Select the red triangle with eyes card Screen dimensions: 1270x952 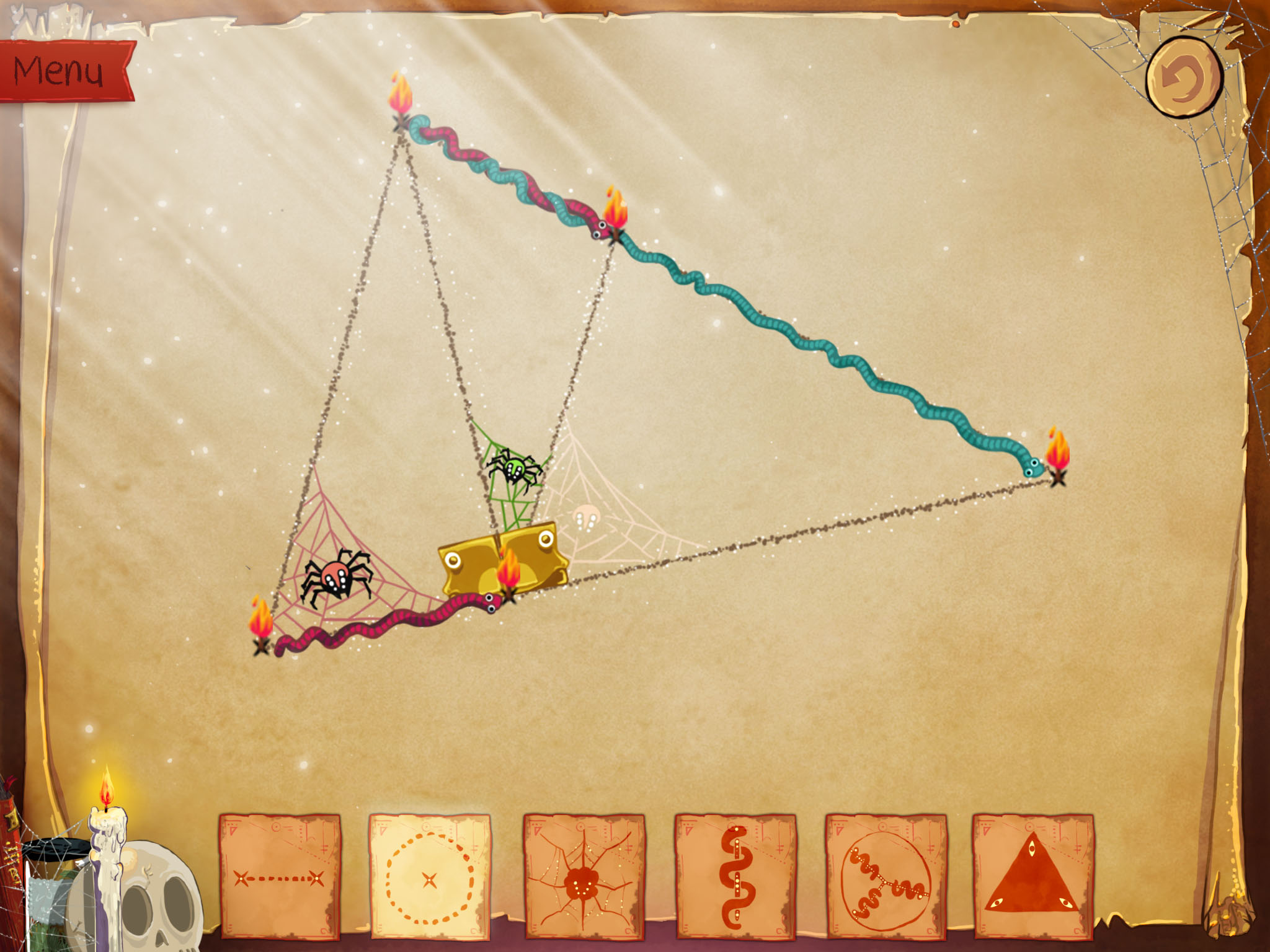[1032, 876]
